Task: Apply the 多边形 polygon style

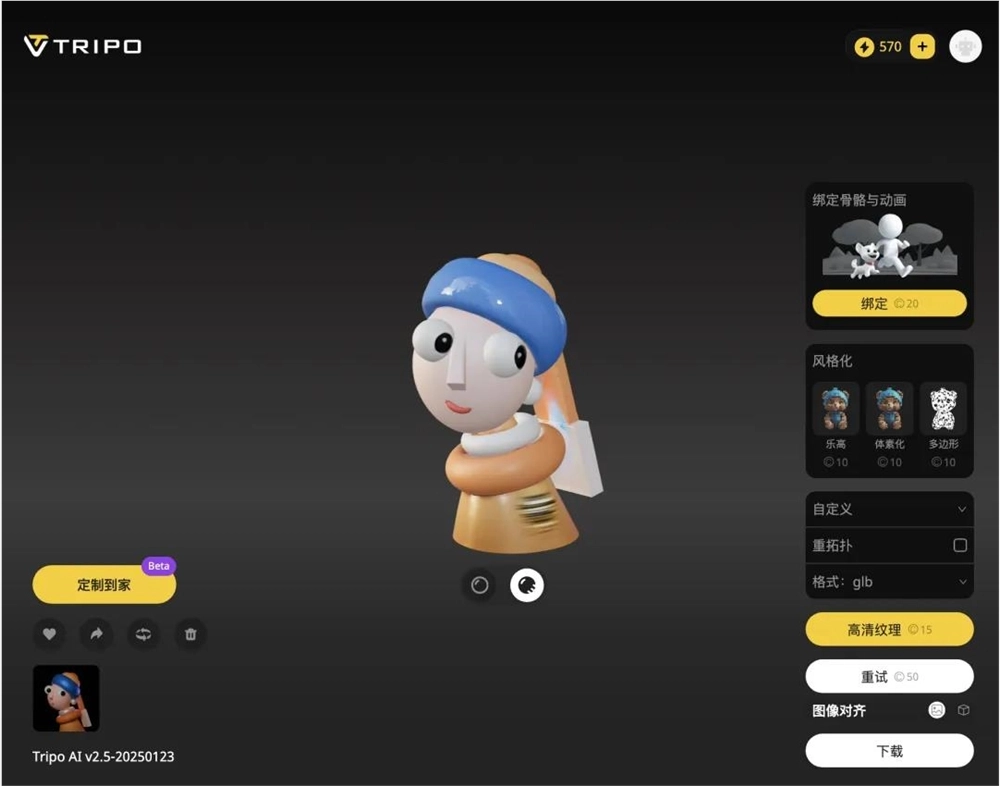Action: (943, 408)
